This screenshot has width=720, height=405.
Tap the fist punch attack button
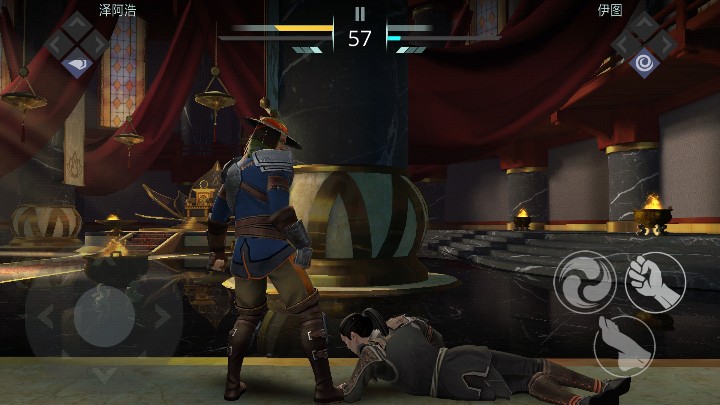[x=654, y=281]
